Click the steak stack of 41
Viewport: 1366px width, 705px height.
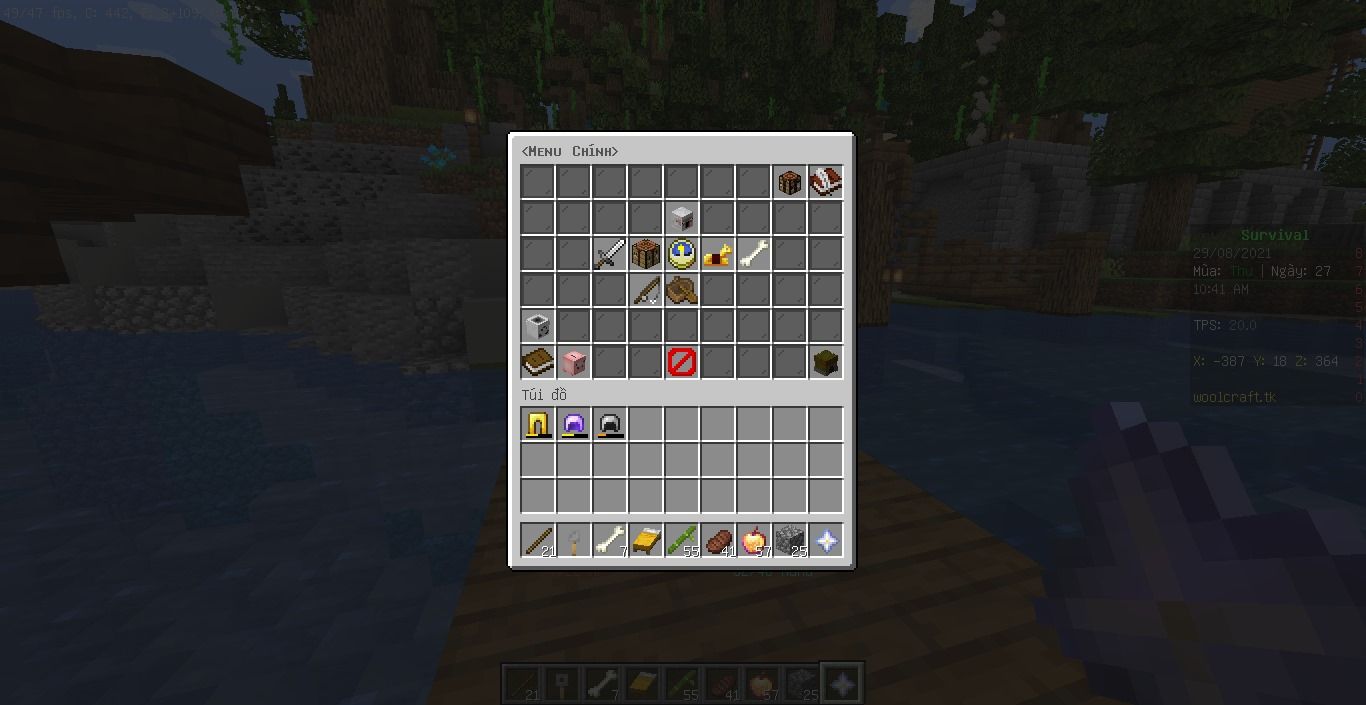click(718, 541)
